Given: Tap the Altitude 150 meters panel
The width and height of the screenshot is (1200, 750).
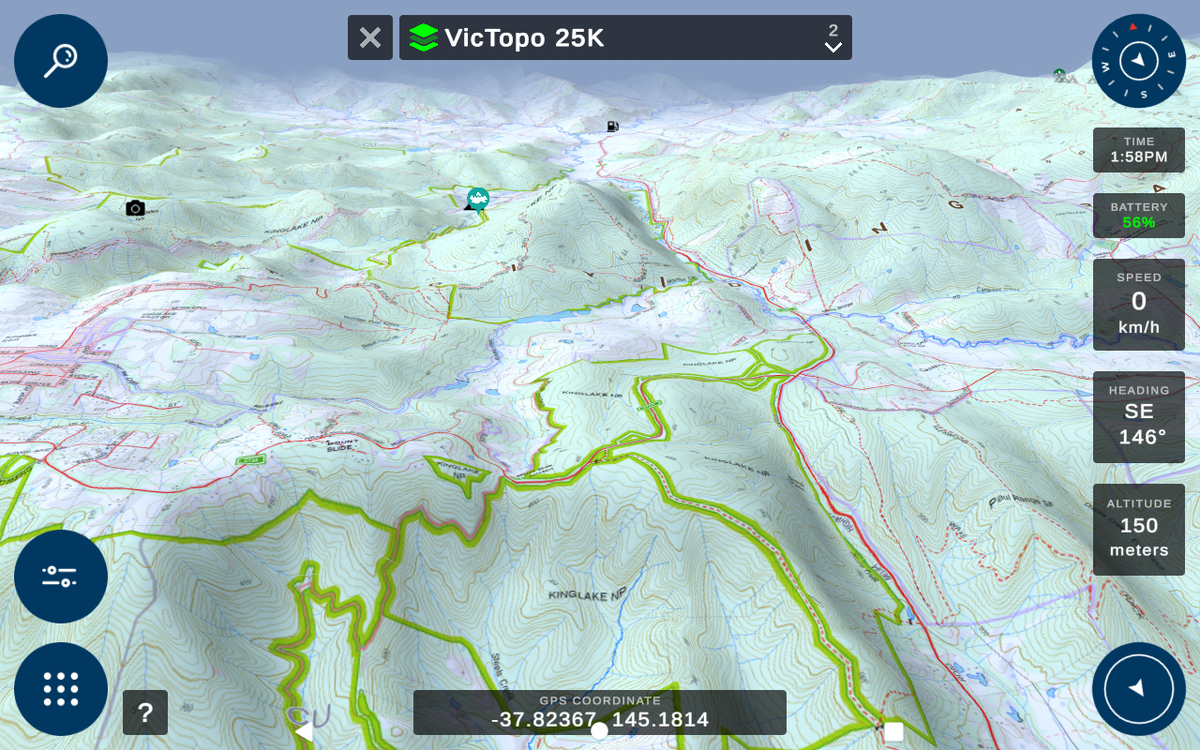Looking at the screenshot, I should (1139, 530).
